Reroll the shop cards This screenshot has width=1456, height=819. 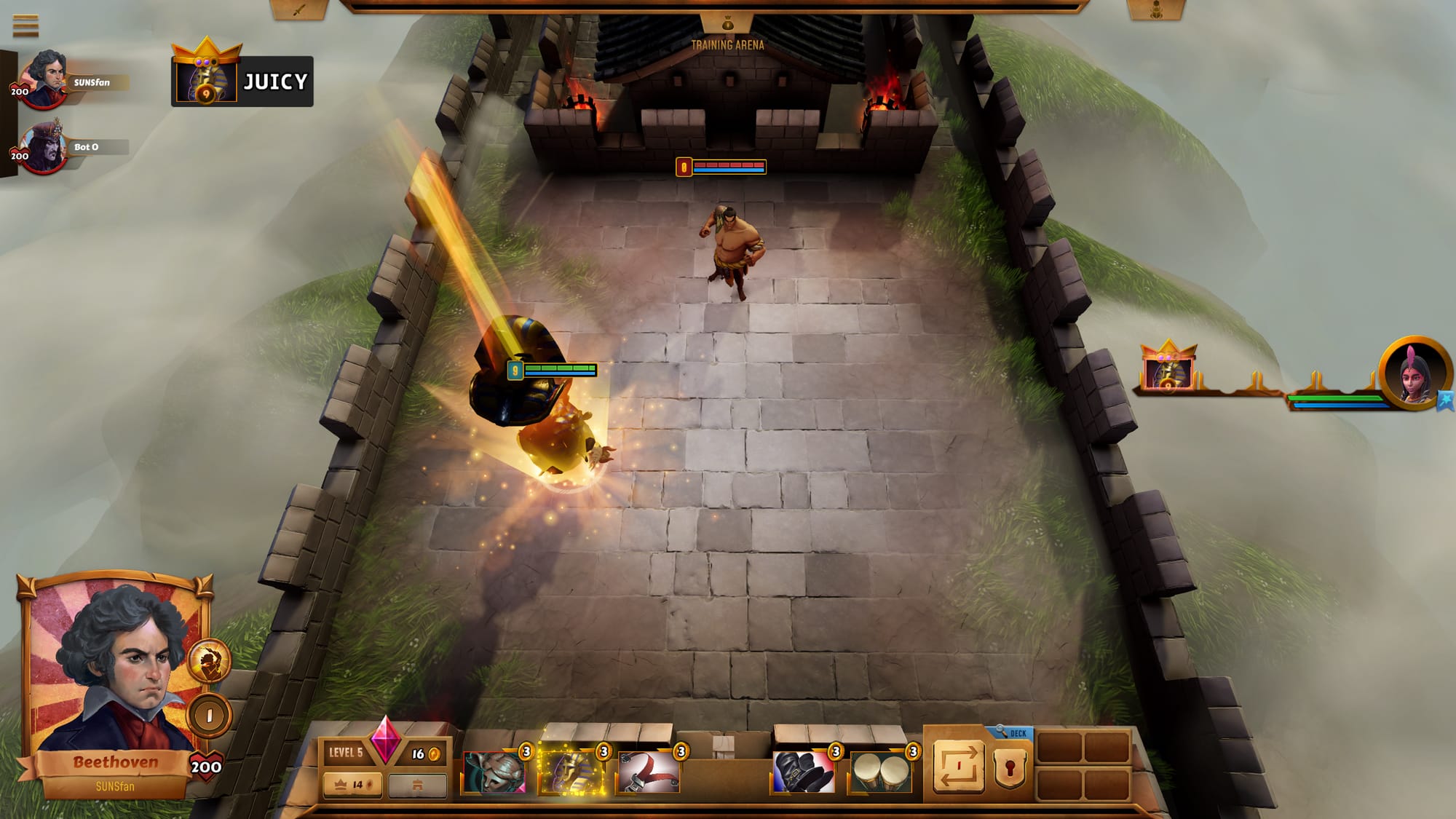(958, 766)
